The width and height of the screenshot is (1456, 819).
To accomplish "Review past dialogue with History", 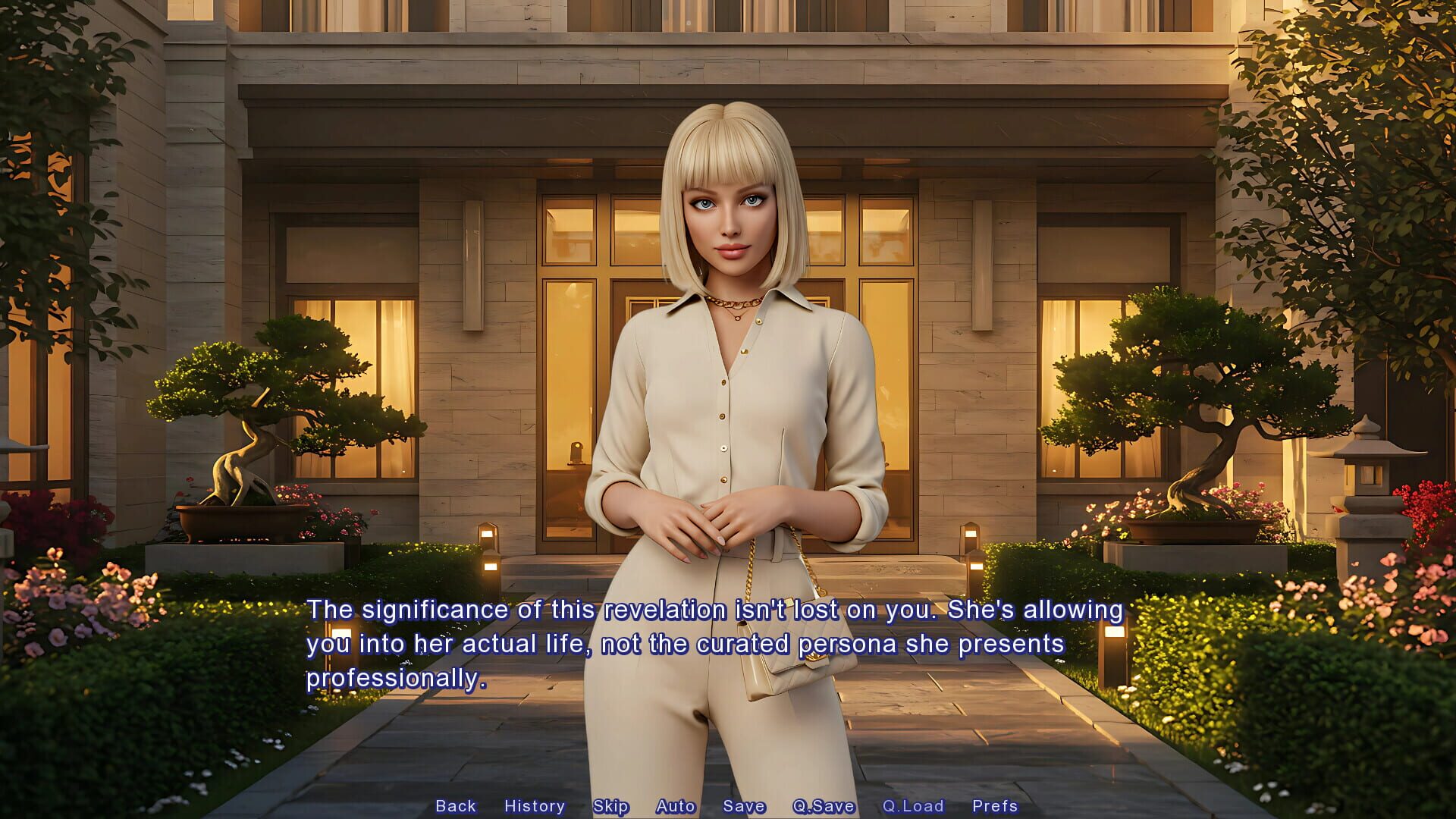I will click(535, 806).
